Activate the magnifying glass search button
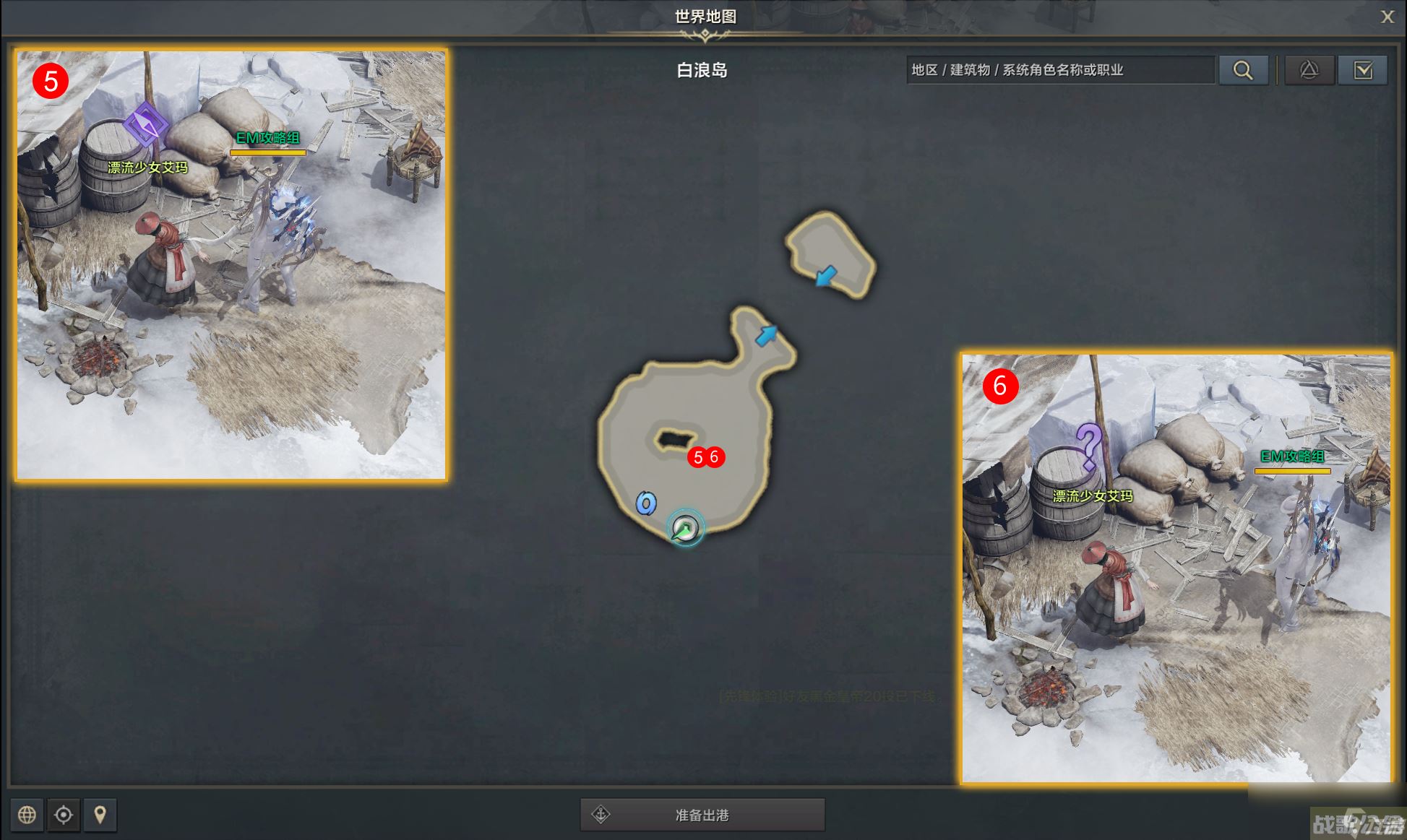1407x840 pixels. pos(1243,70)
